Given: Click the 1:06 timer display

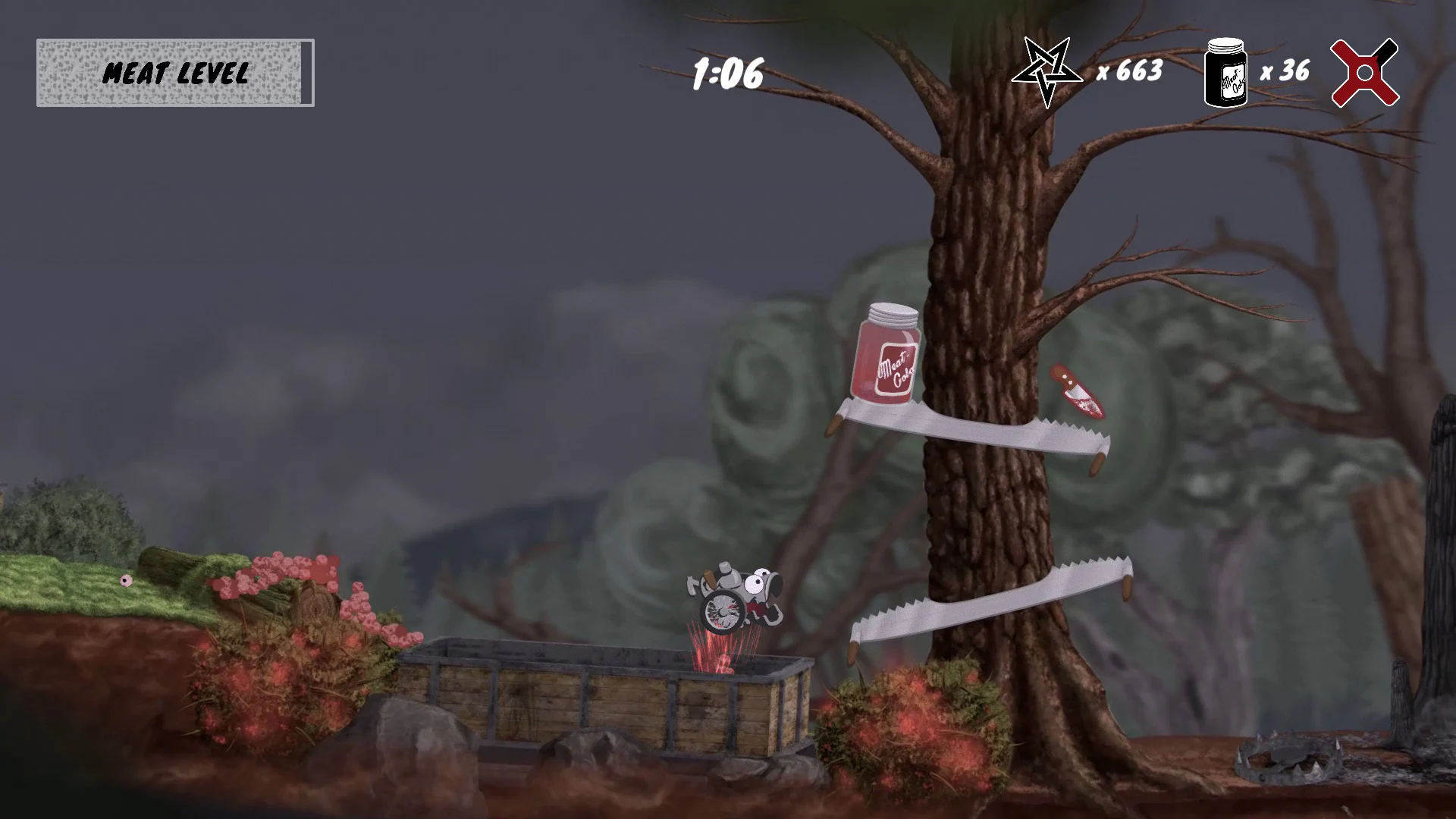Looking at the screenshot, I should (728, 73).
